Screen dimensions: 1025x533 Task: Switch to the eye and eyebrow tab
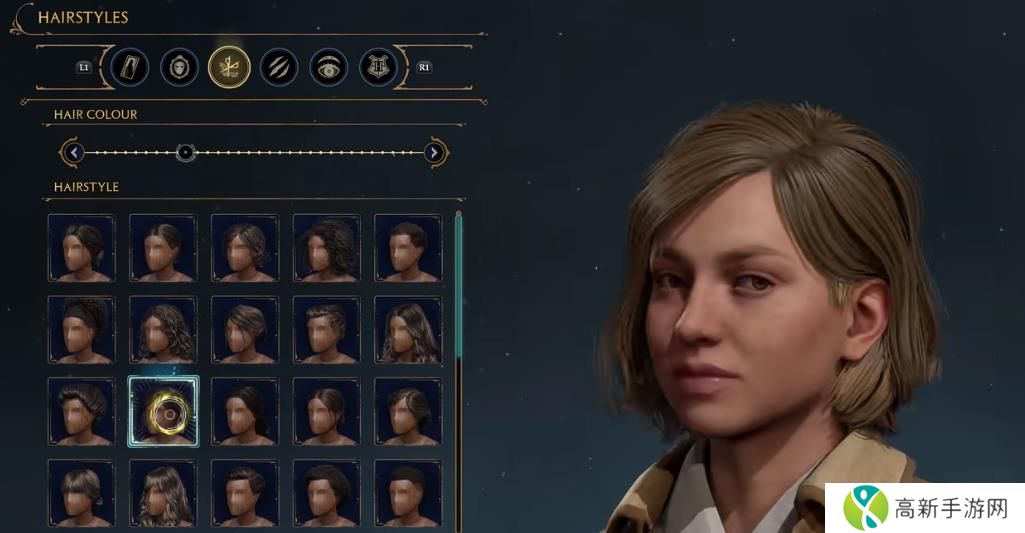[x=329, y=67]
